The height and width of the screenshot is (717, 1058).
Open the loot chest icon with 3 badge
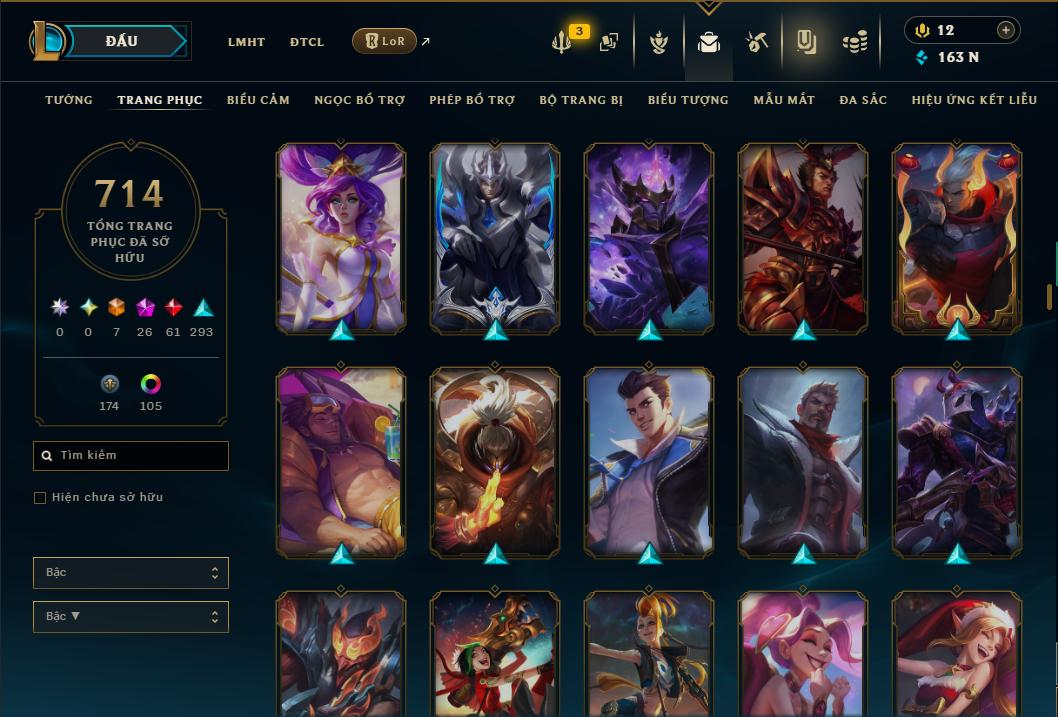tap(563, 42)
